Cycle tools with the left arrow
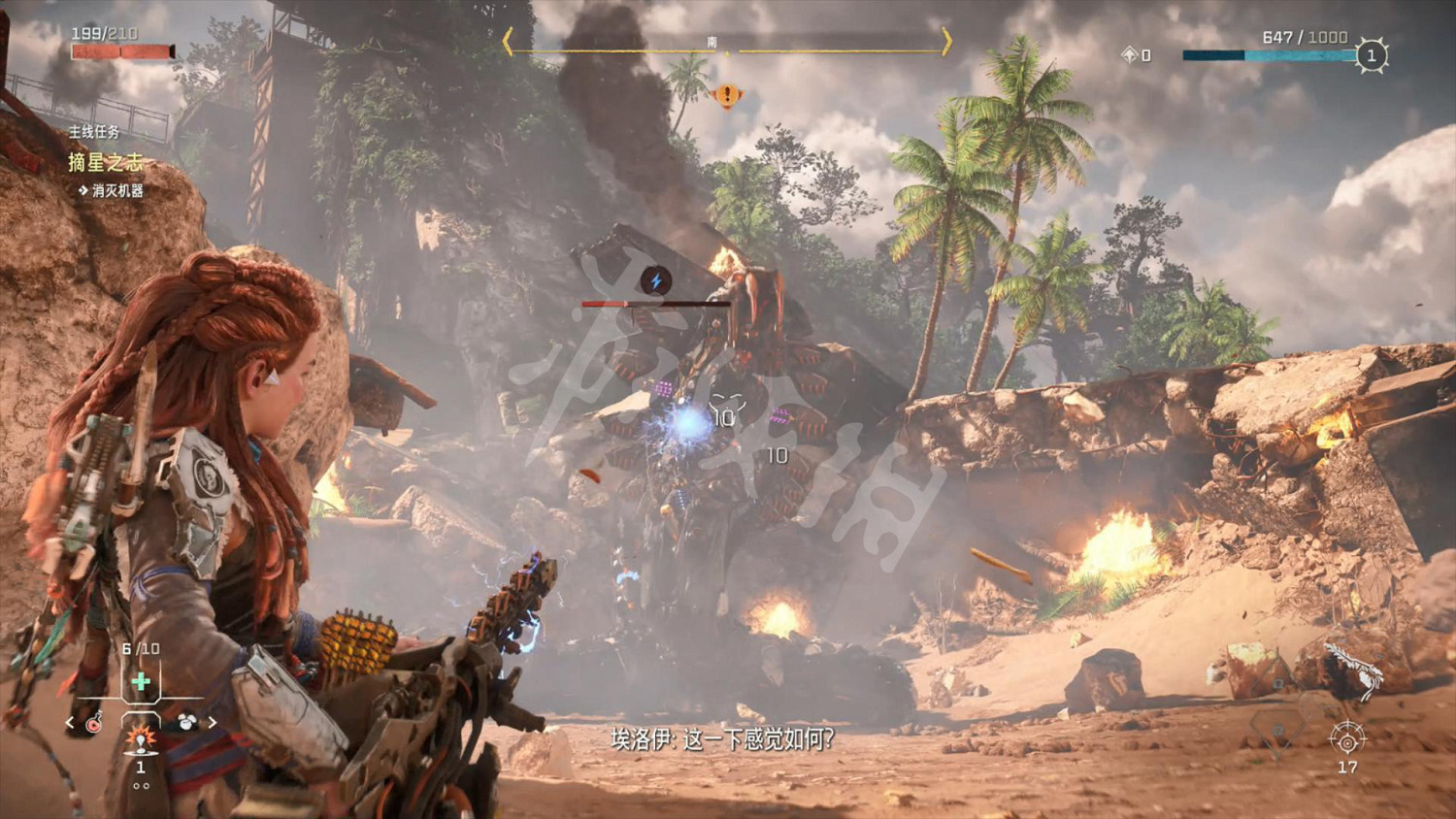 pyautogui.click(x=70, y=723)
